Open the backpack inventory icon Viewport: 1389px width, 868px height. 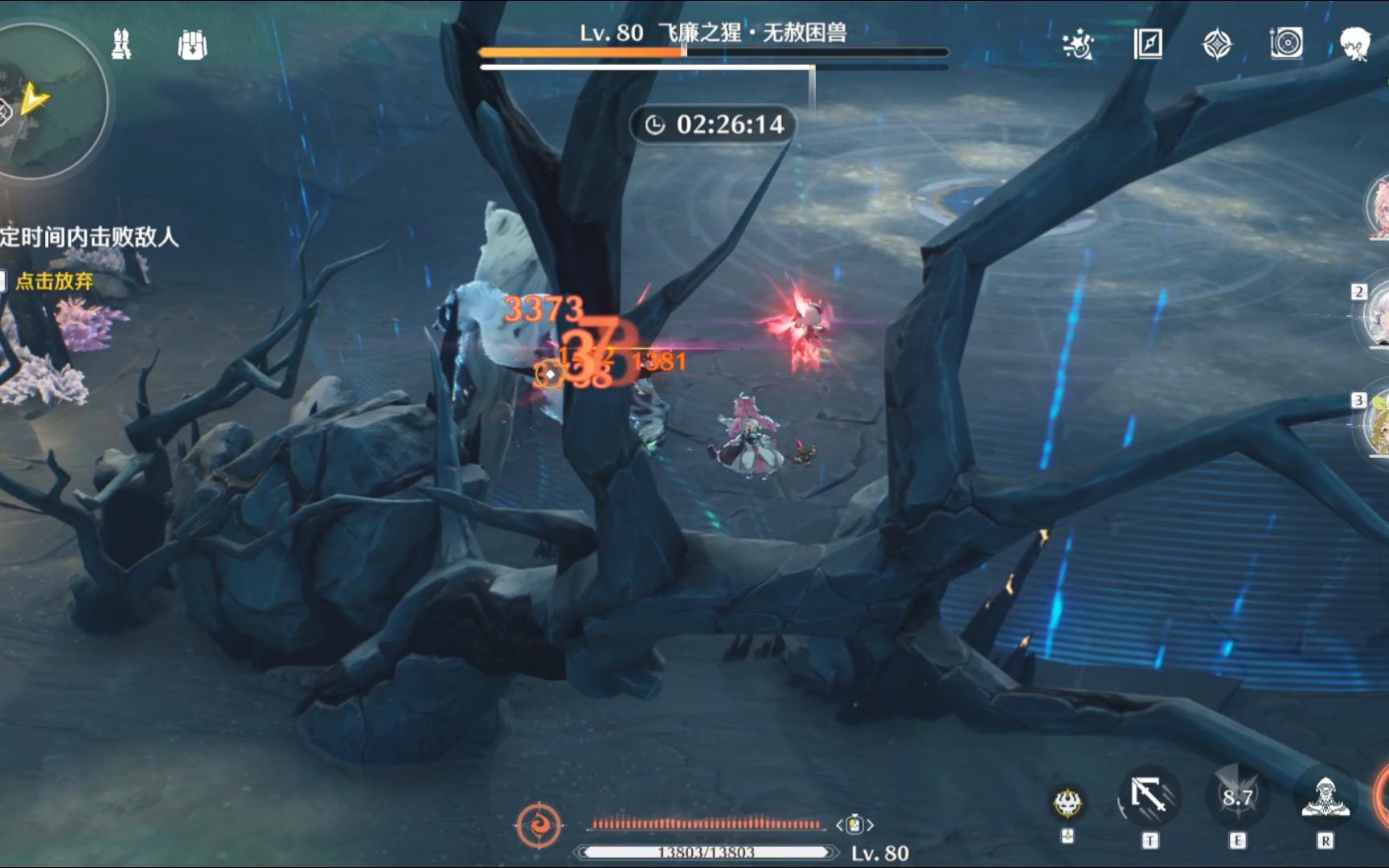click(192, 45)
